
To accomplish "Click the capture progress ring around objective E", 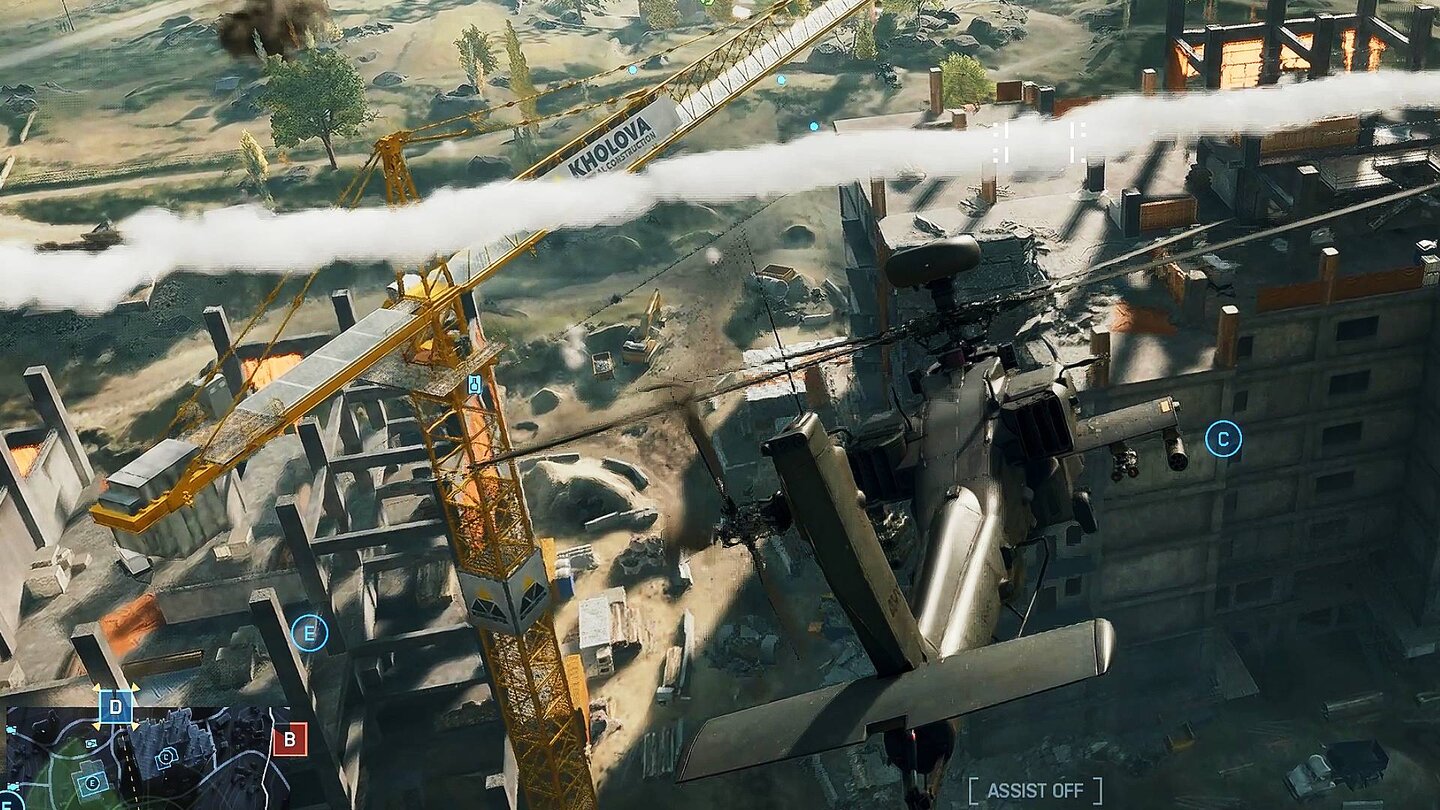I will coord(310,632).
